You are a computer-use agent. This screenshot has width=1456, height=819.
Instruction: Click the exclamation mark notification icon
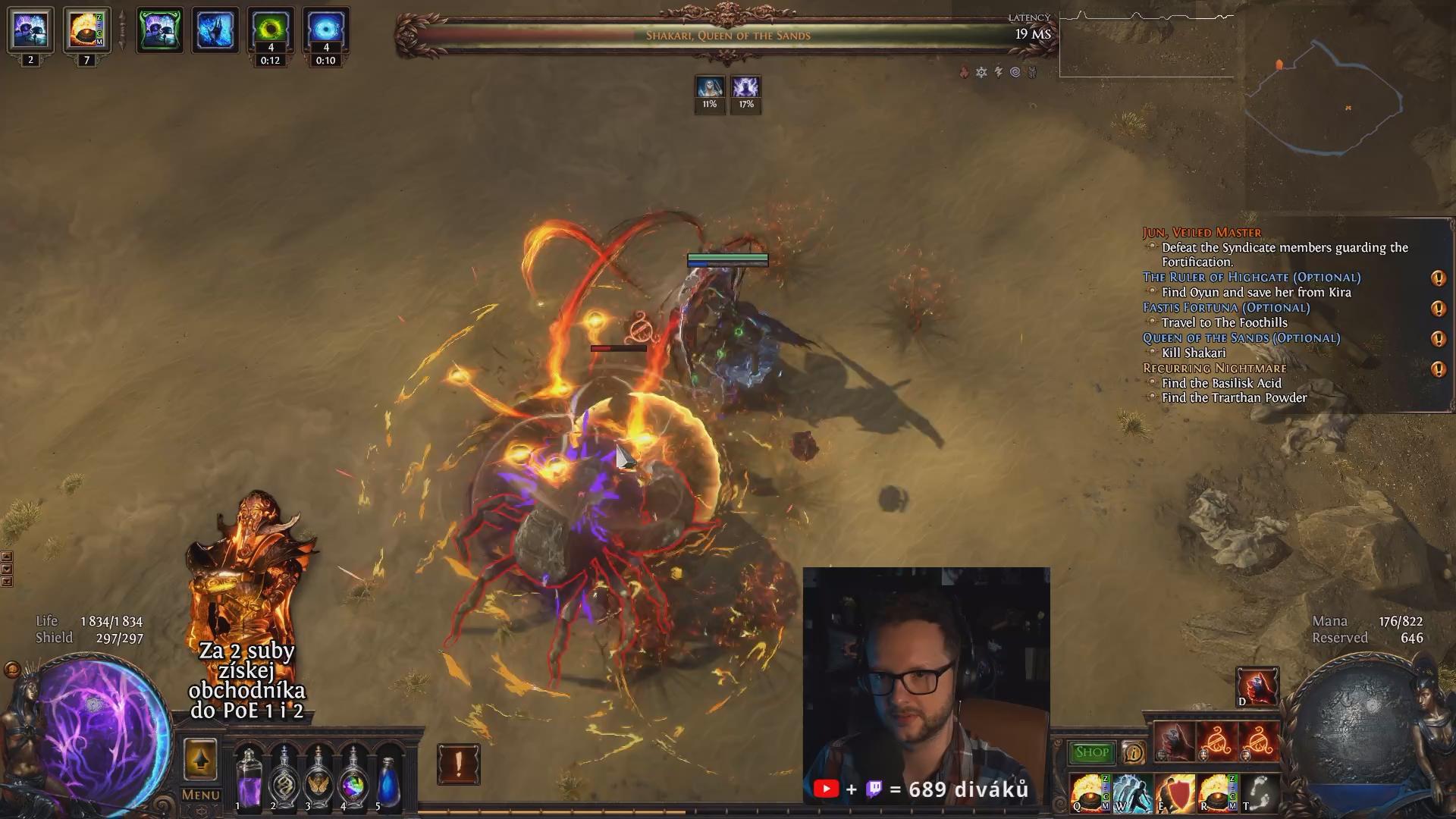[458, 764]
